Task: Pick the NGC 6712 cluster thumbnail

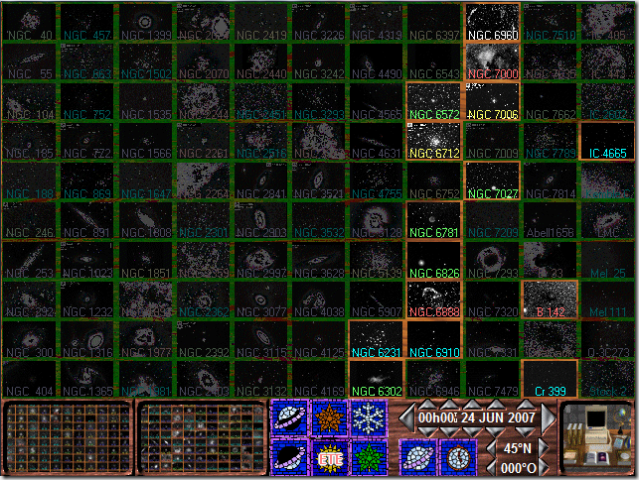Action: (434, 141)
